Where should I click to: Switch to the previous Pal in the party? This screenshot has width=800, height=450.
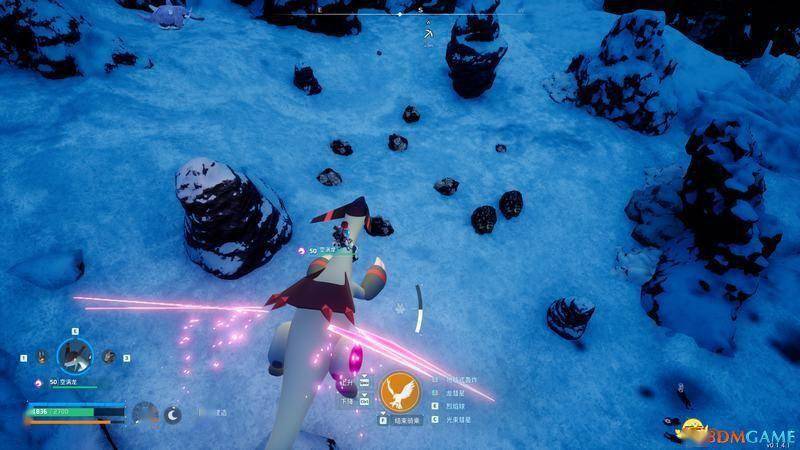[x=42, y=356]
